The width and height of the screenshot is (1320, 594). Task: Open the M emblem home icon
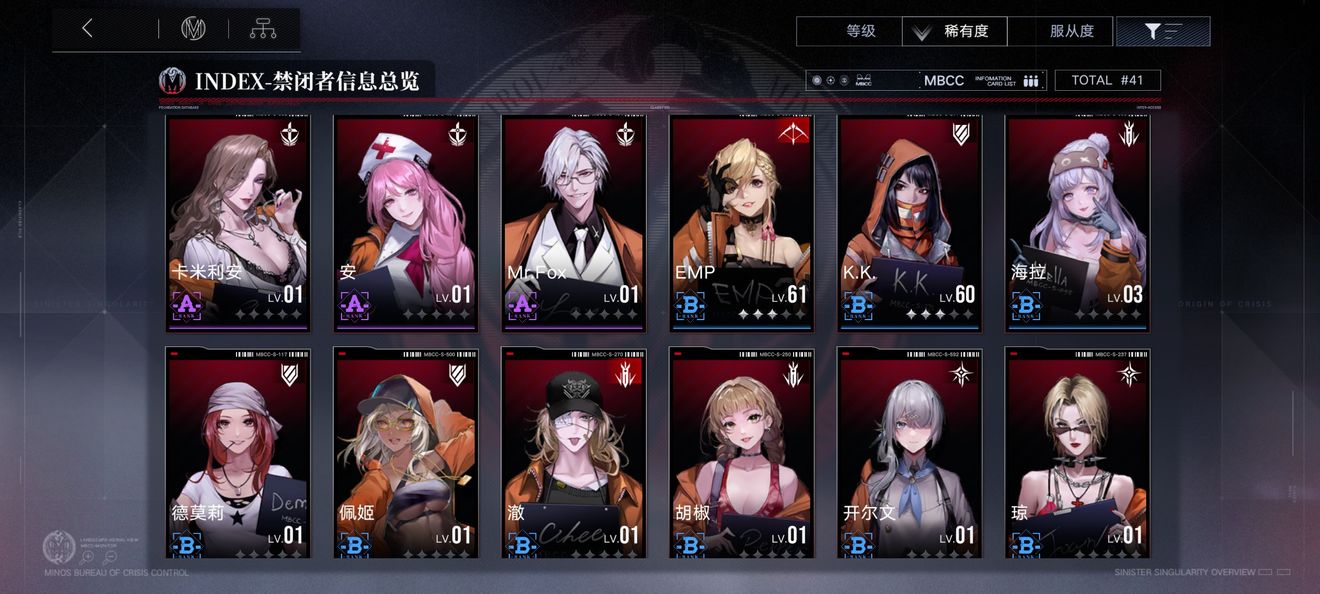[193, 29]
